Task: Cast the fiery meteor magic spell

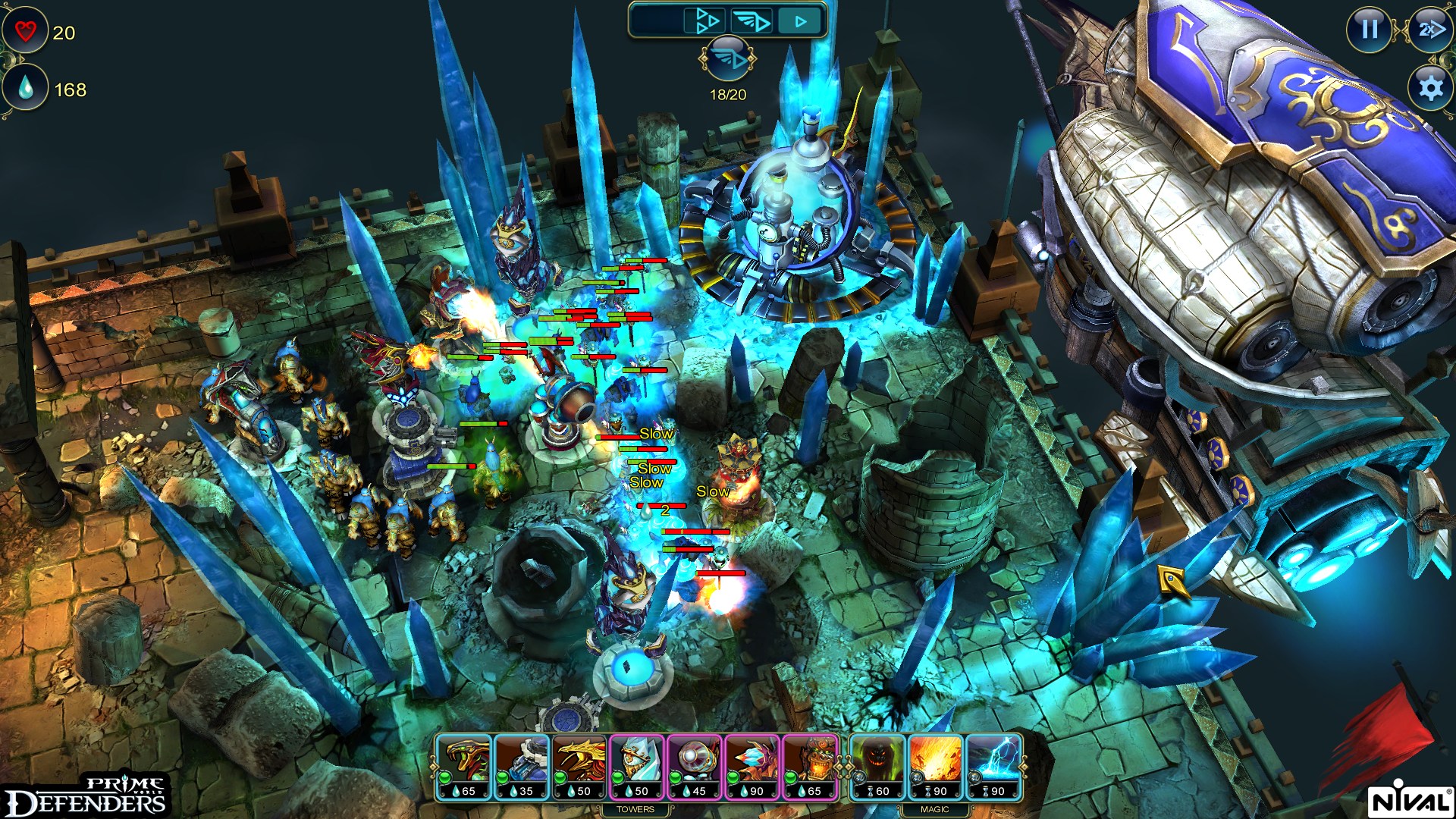Action: click(934, 762)
